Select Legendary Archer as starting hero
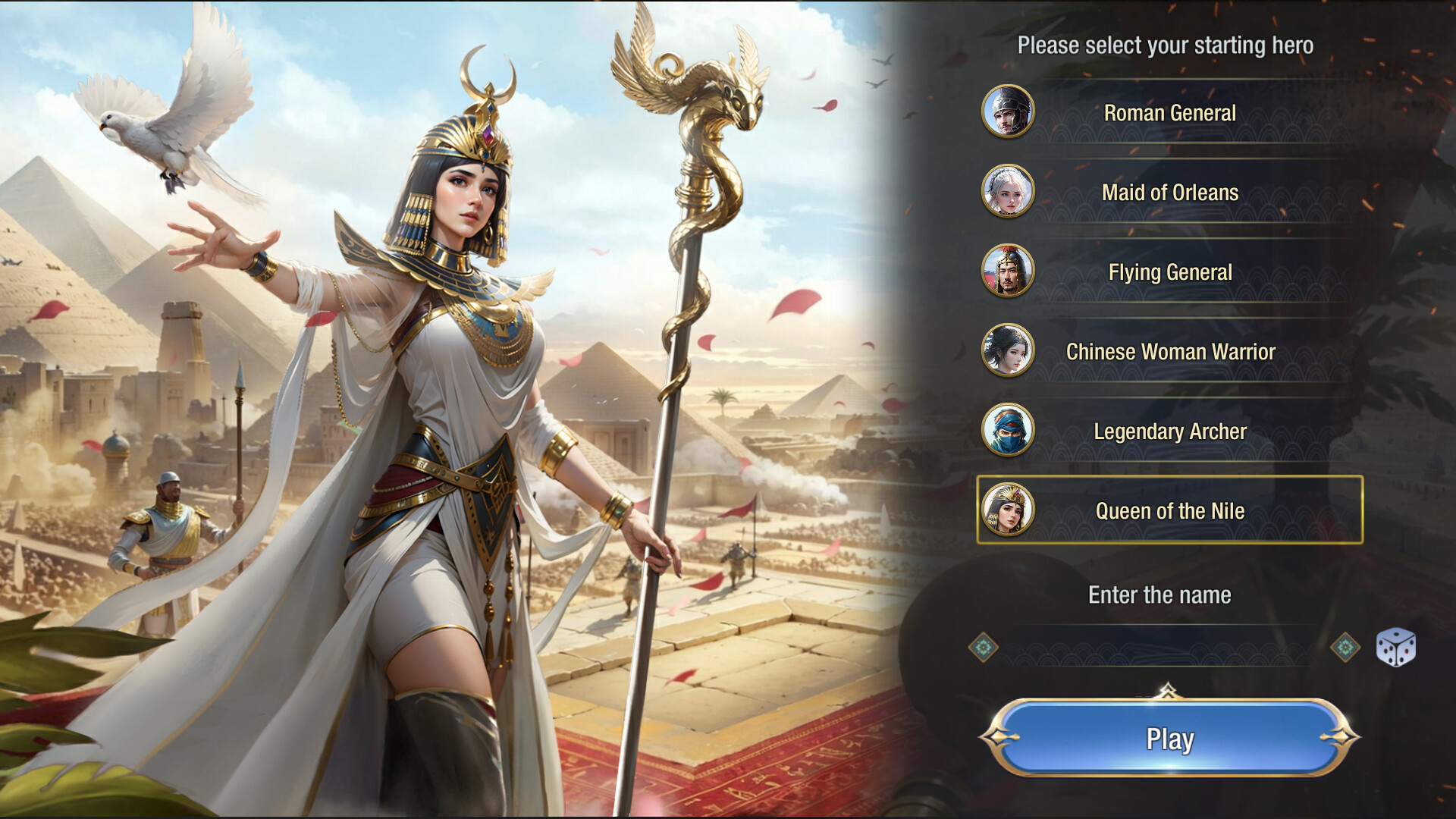1456x819 pixels. [x=1172, y=432]
